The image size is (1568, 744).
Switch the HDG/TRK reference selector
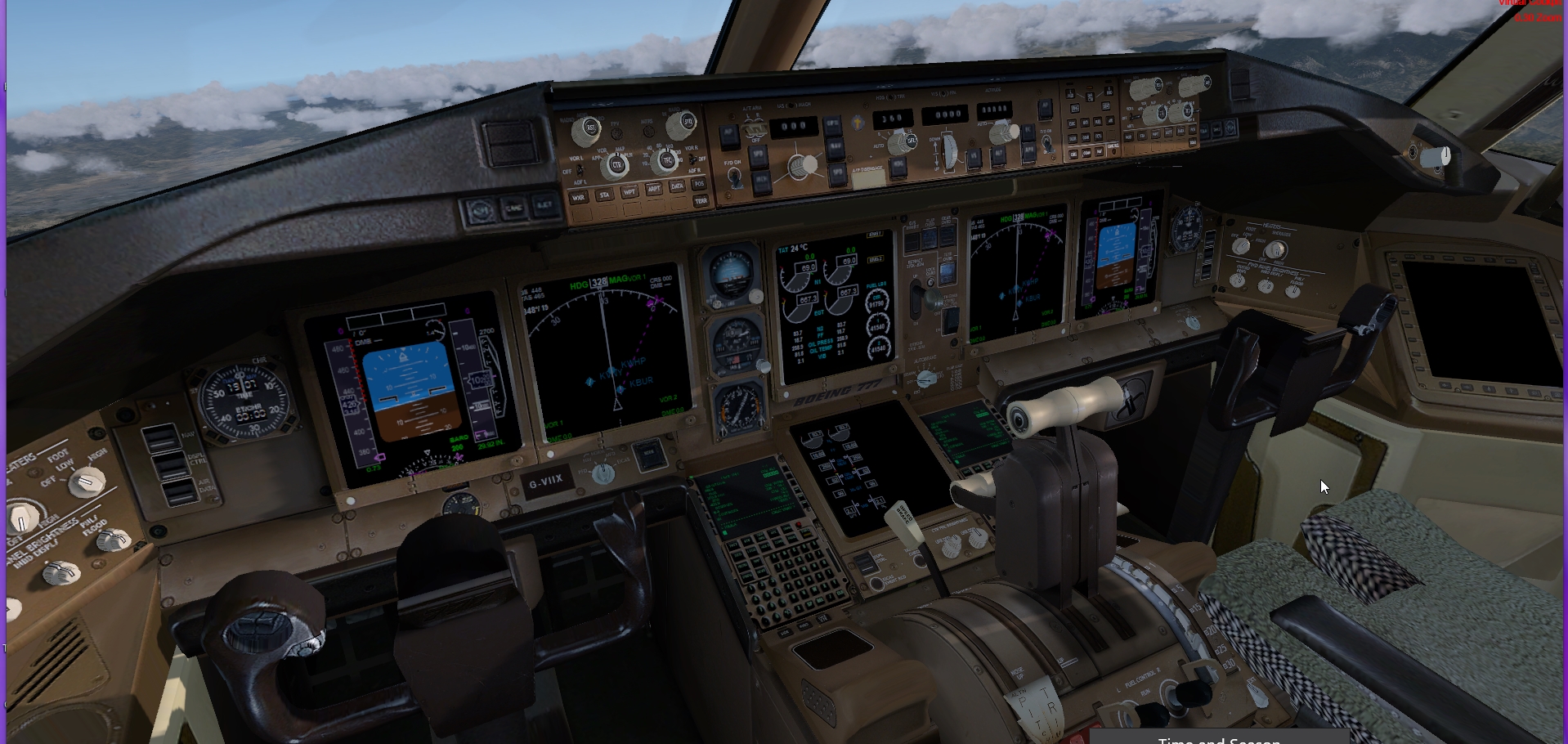(x=891, y=97)
